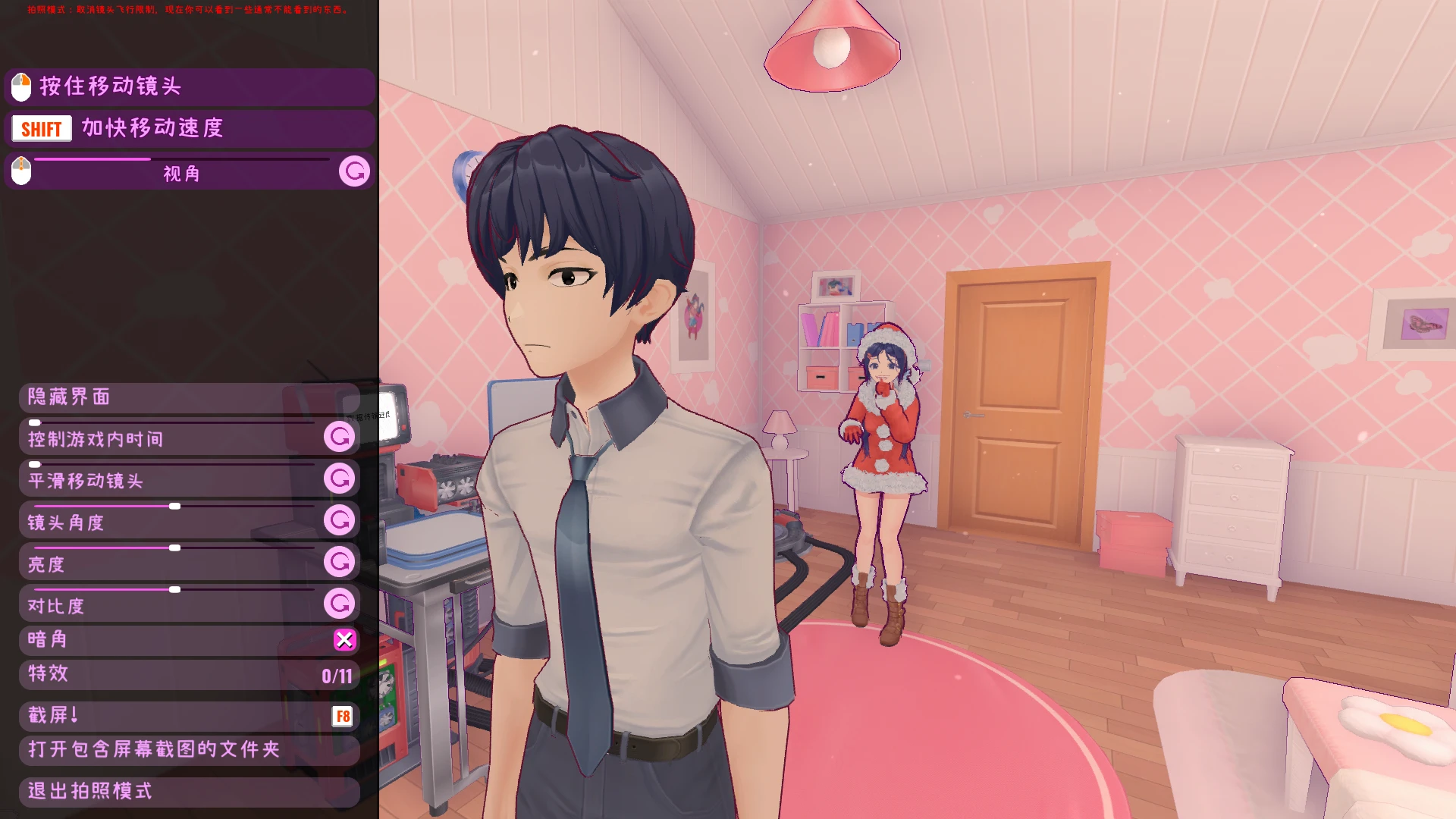Reset the 亮度 brightness value

point(339,562)
